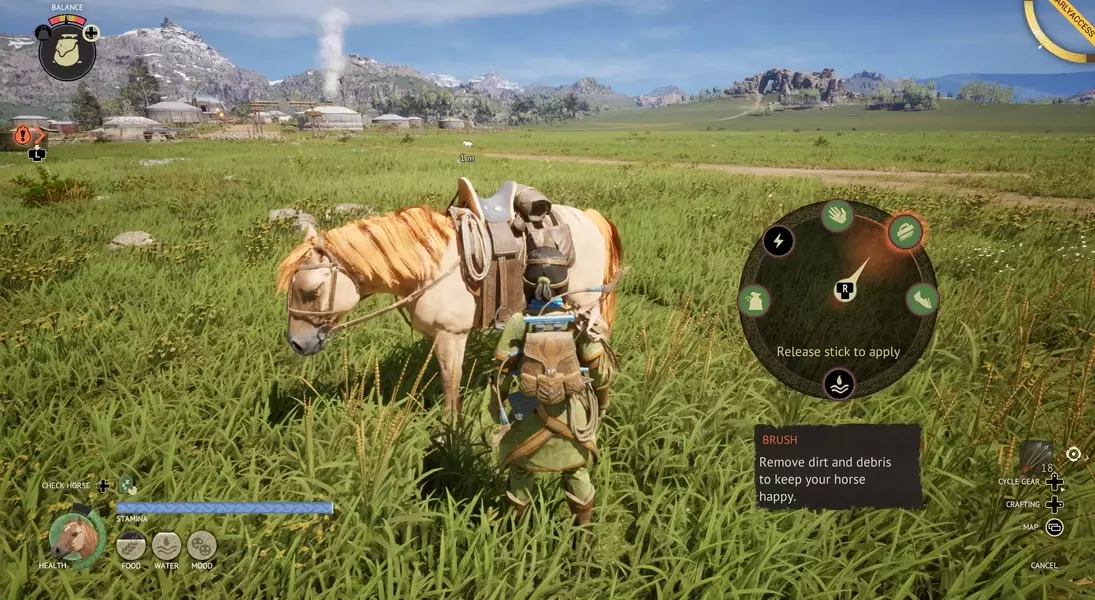Open the saddlebag Balance icon
Screen dimensions: 1095x600
67,51
